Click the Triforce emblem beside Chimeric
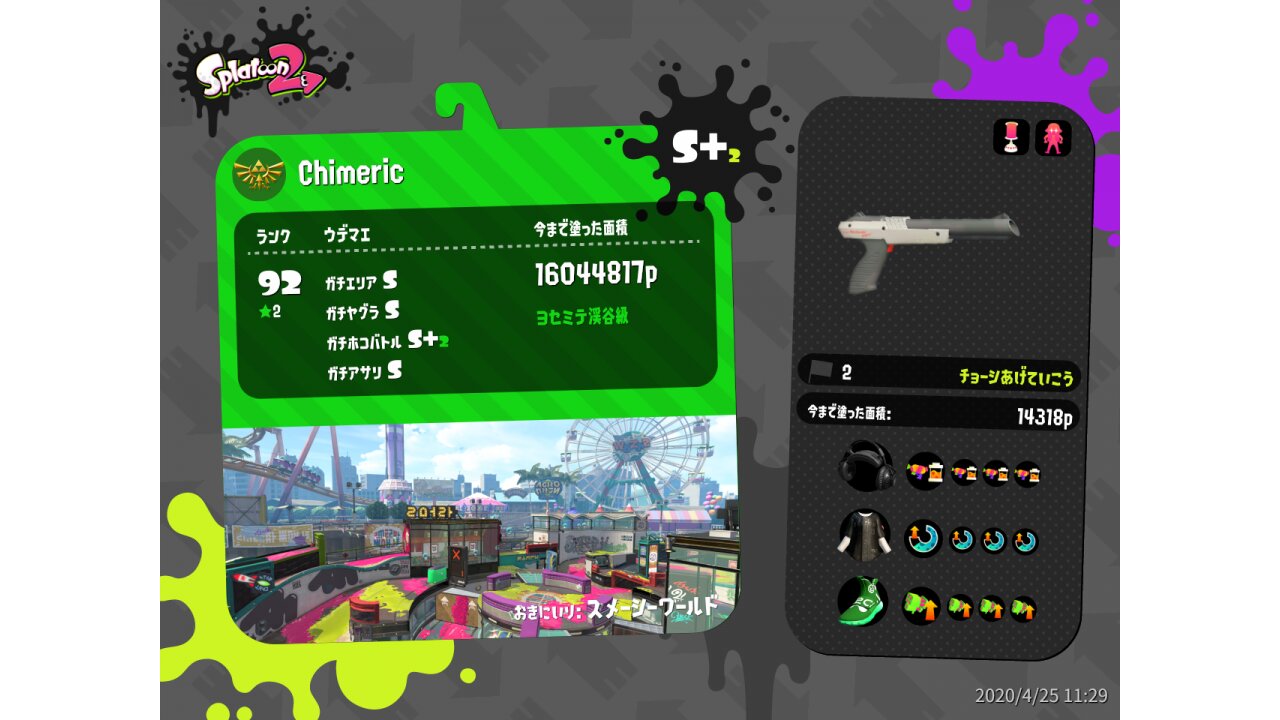1280x720 pixels. [259, 174]
